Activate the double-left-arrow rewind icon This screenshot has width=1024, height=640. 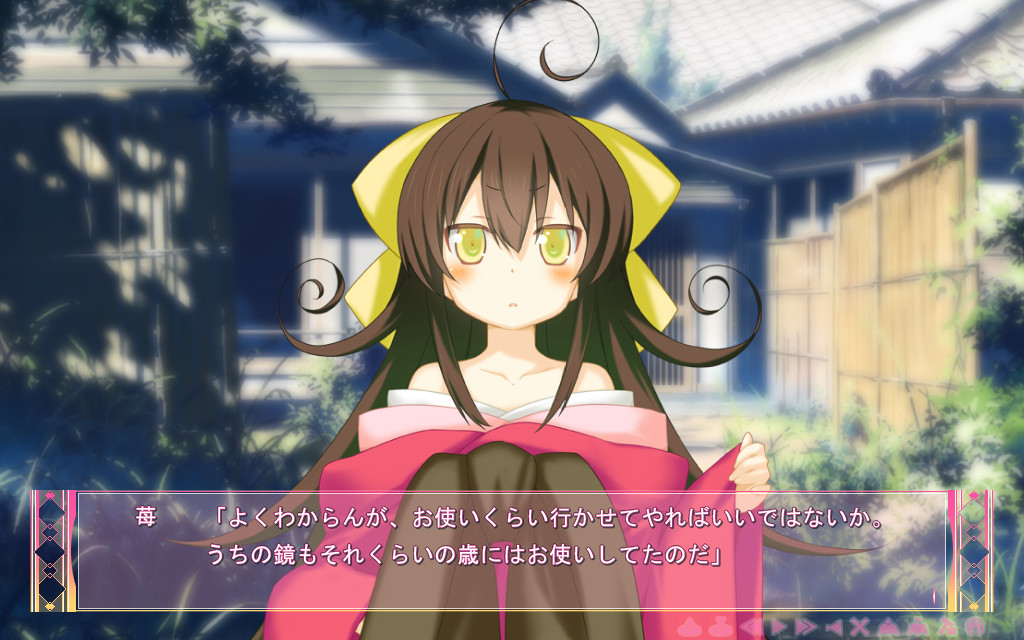tap(750, 627)
